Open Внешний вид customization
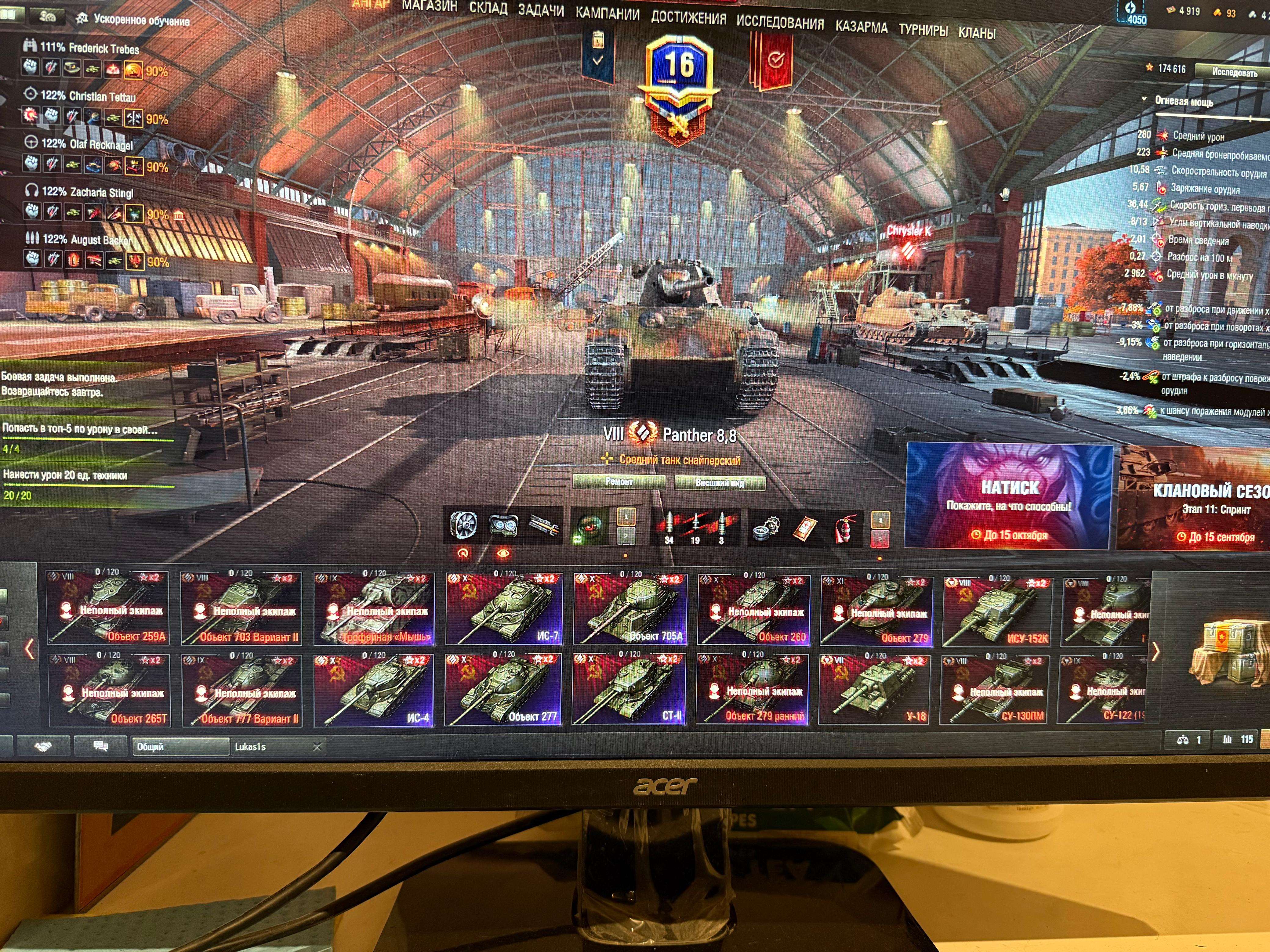Image resolution: width=1270 pixels, height=952 pixels. point(720,483)
